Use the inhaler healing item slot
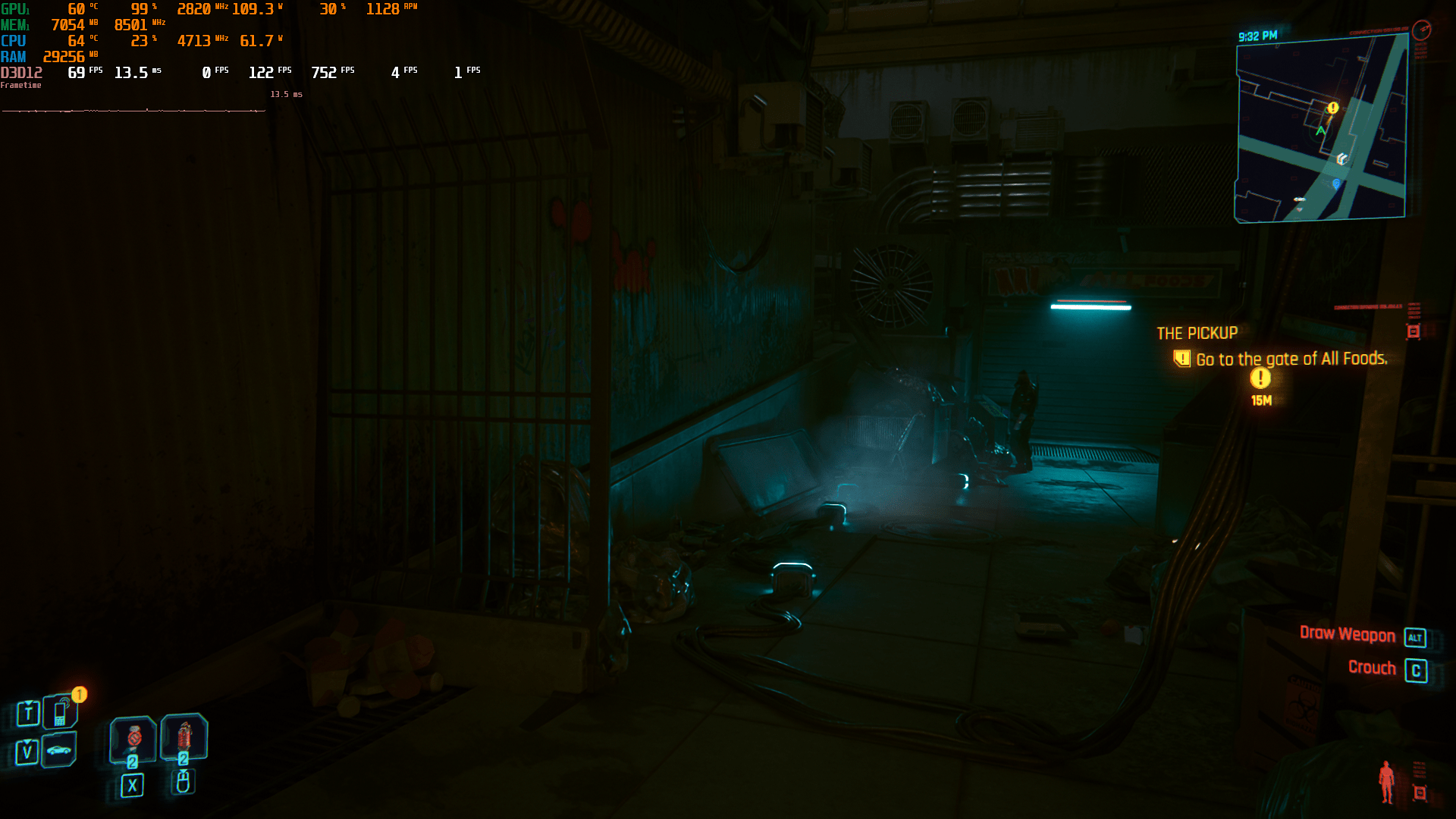 pos(133,738)
